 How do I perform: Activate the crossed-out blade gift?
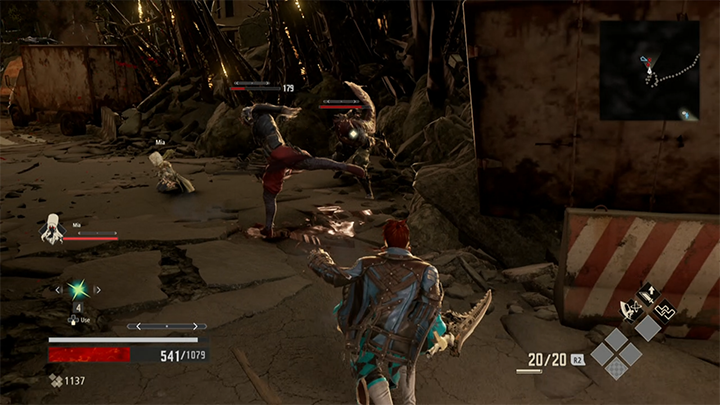click(631, 309)
